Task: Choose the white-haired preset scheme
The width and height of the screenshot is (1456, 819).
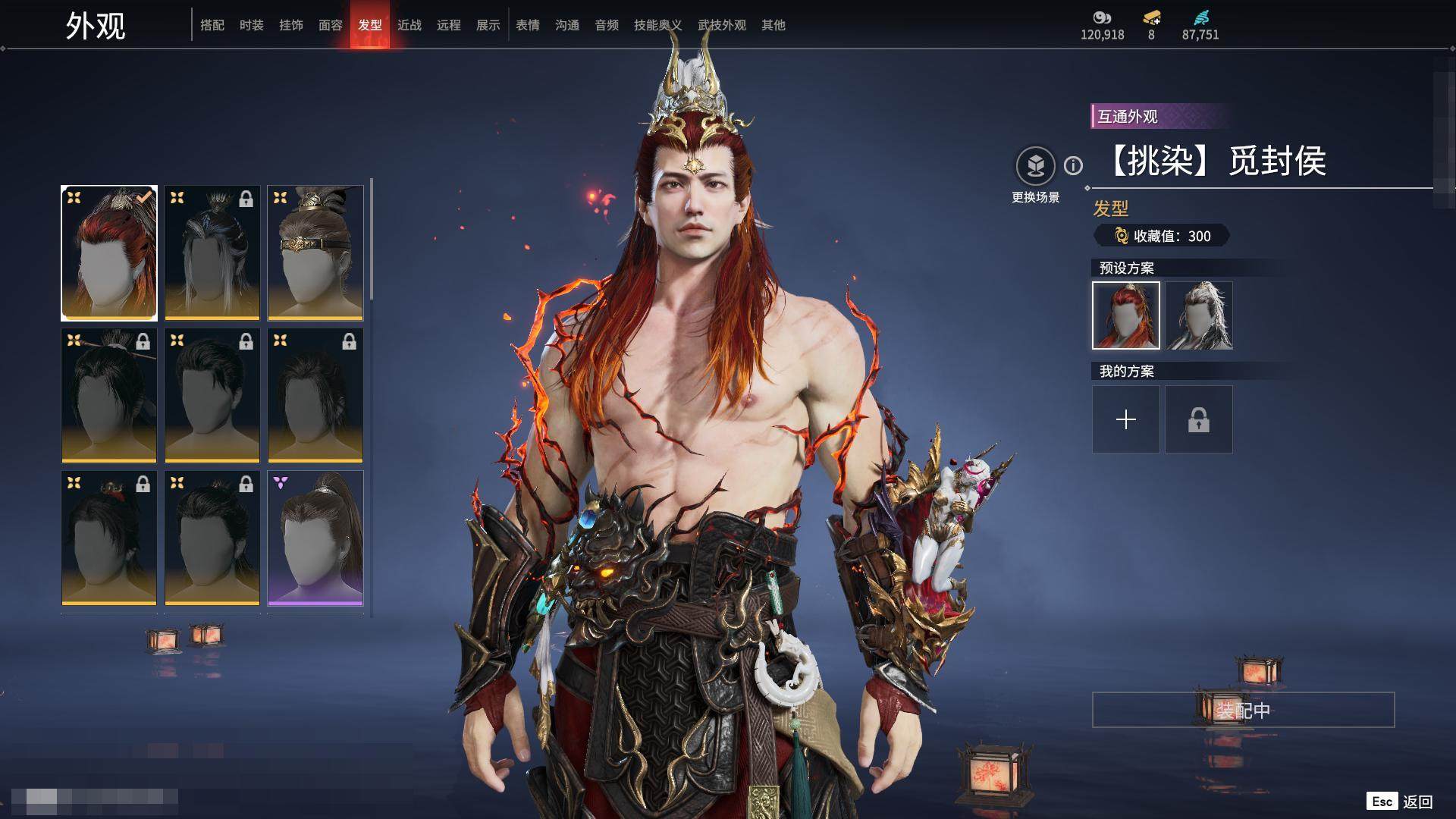Action: [1199, 315]
